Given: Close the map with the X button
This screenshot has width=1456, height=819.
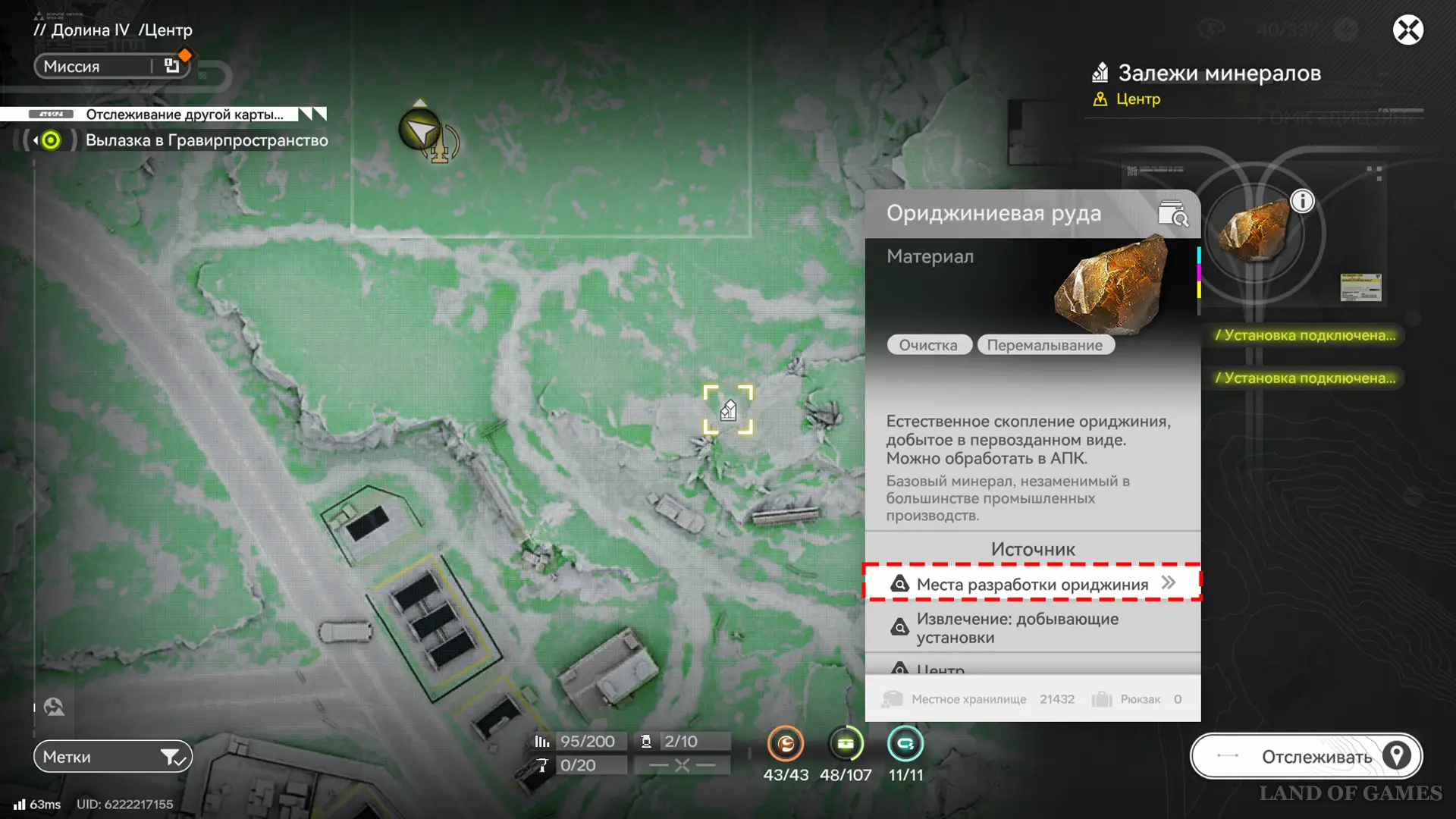Looking at the screenshot, I should [x=1407, y=30].
